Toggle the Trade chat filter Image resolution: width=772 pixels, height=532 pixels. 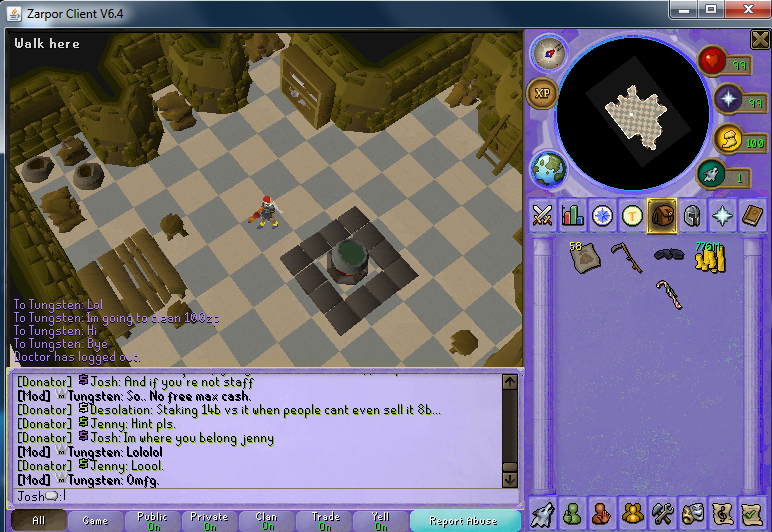[324, 521]
